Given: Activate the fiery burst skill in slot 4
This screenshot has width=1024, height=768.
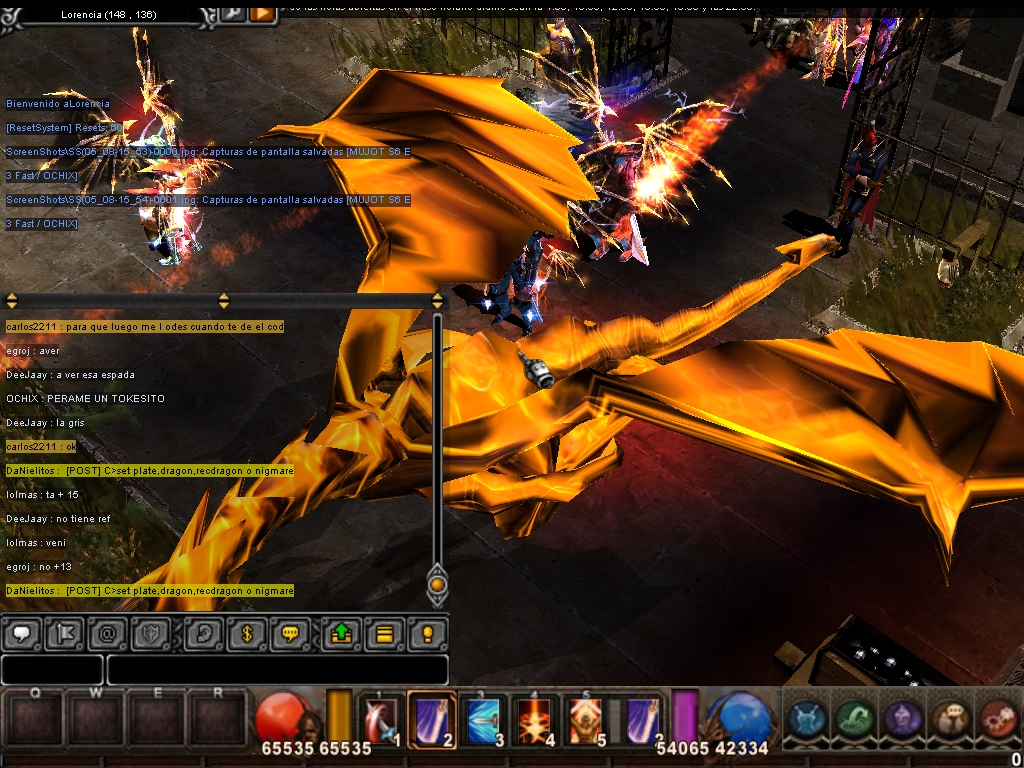Looking at the screenshot, I should (536, 720).
